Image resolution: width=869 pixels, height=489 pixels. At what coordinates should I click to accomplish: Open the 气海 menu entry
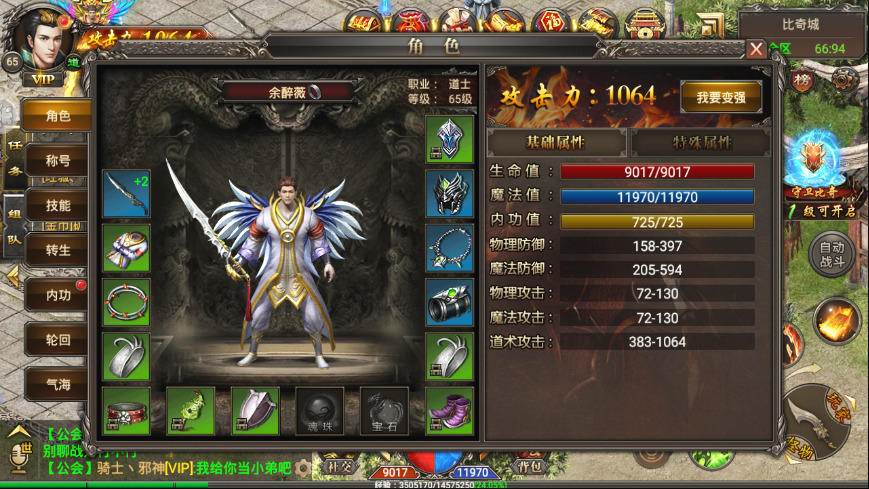tap(58, 383)
